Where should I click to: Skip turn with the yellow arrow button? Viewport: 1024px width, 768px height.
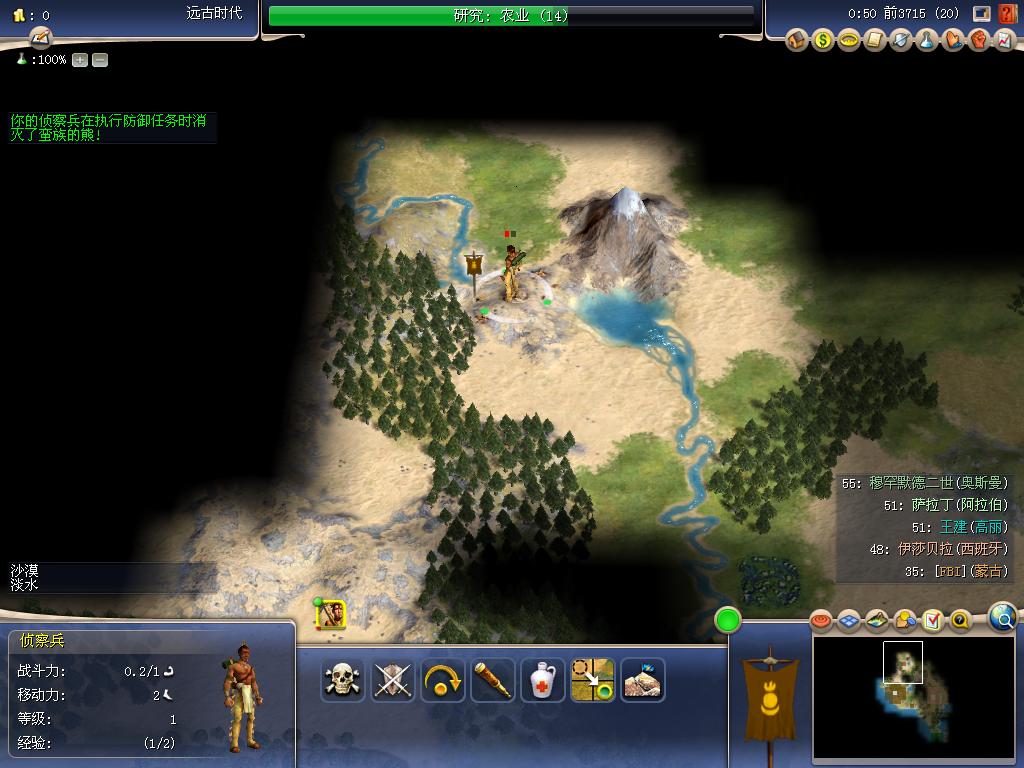[443, 681]
